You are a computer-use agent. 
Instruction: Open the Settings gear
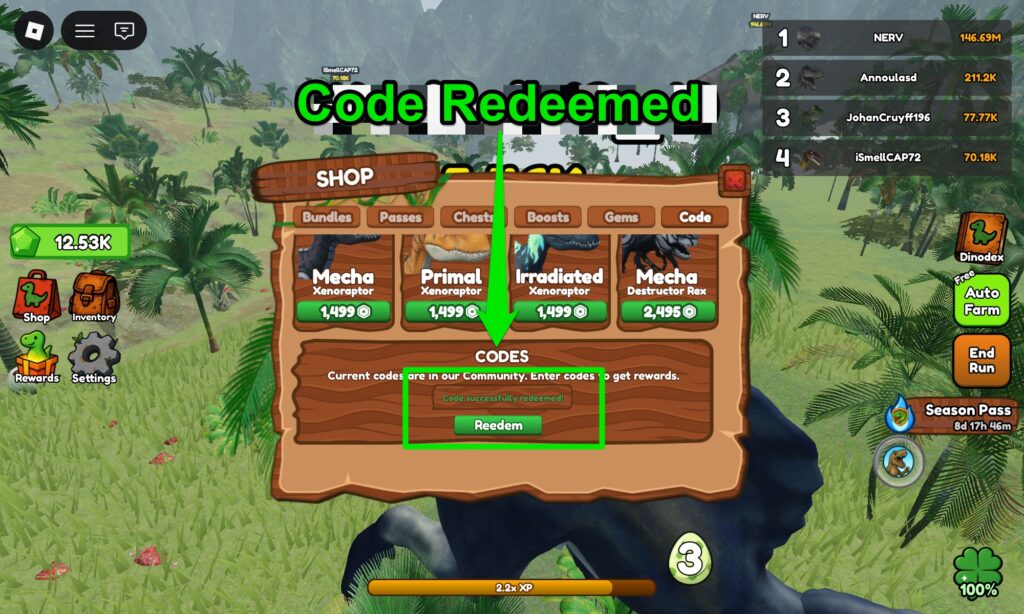(x=94, y=357)
